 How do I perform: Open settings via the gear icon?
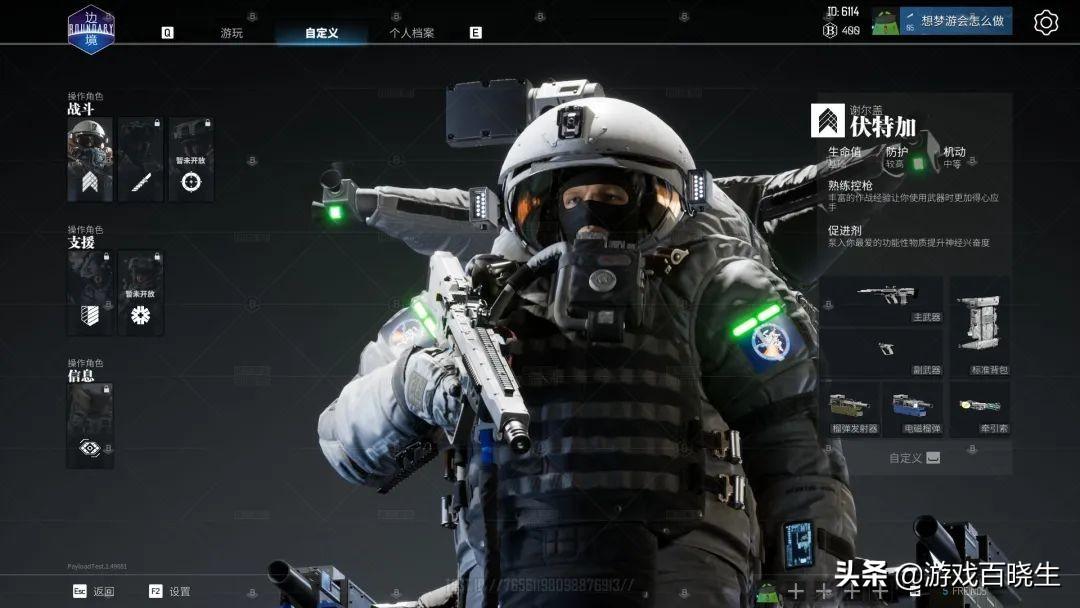click(1045, 22)
